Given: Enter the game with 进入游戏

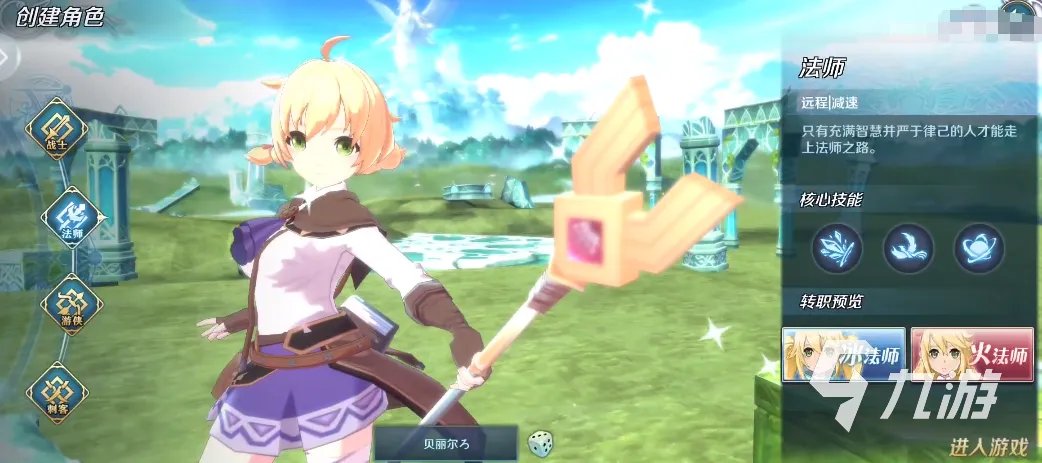Looking at the screenshot, I should click(x=986, y=446).
